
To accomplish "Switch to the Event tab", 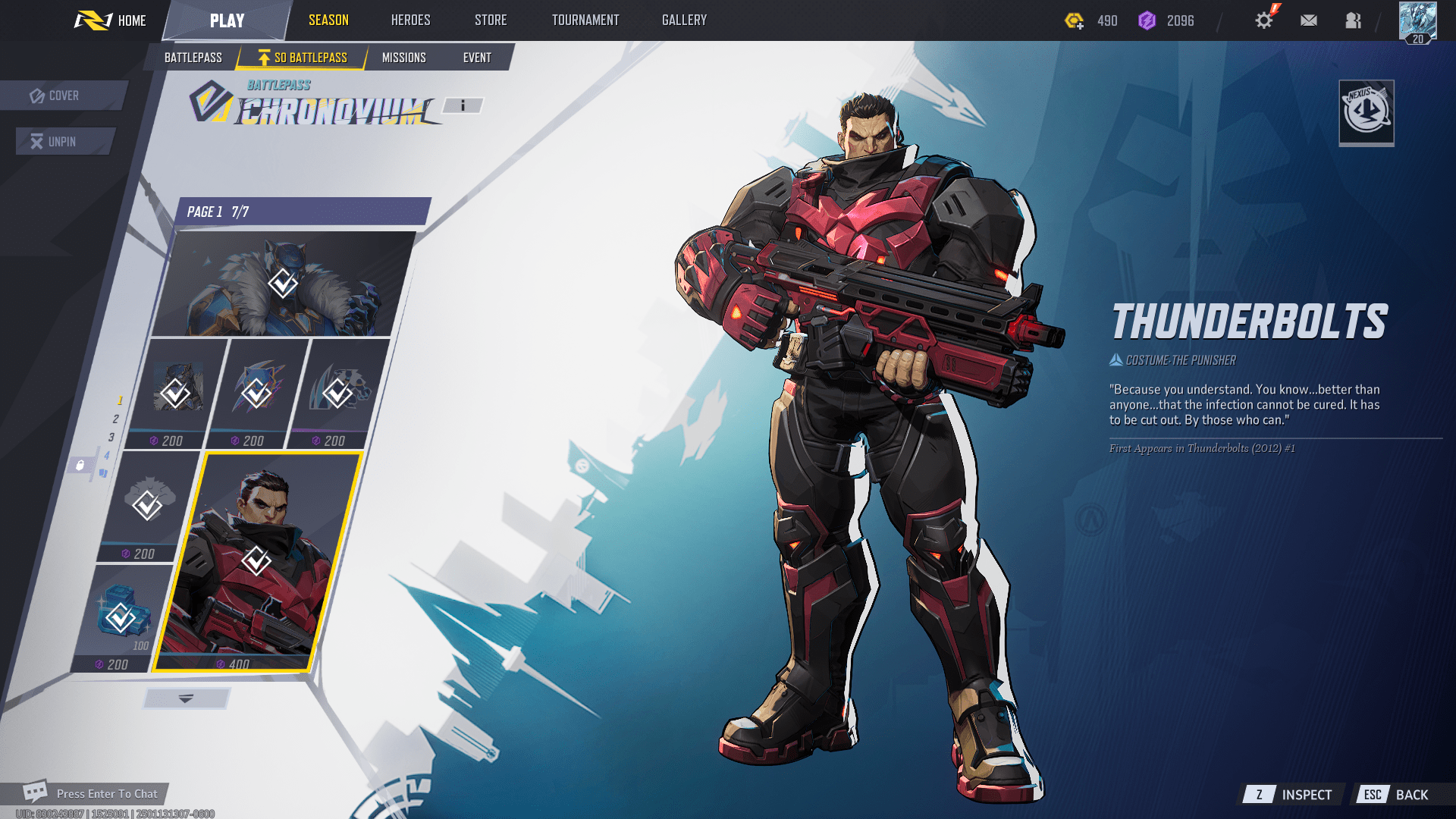I will (478, 57).
